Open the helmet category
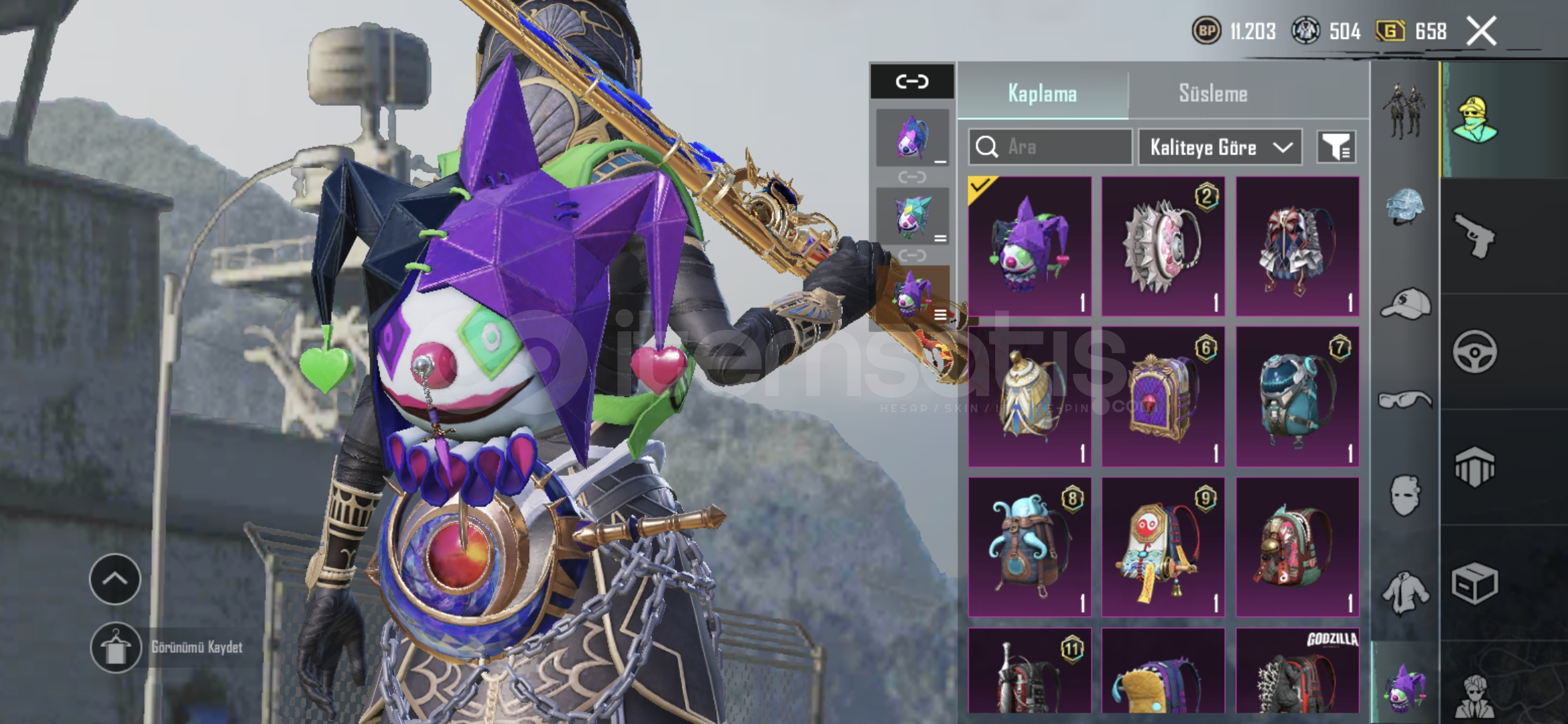This screenshot has width=1568, height=724. (1404, 206)
